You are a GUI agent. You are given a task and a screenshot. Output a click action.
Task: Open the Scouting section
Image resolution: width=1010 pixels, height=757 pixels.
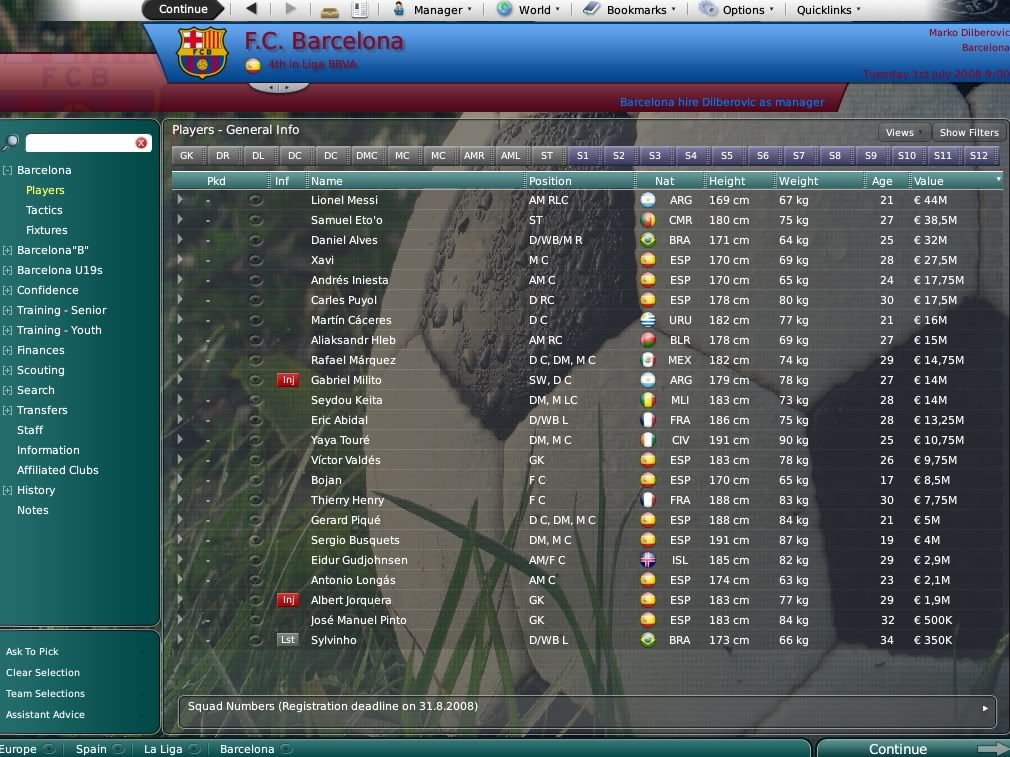40,370
